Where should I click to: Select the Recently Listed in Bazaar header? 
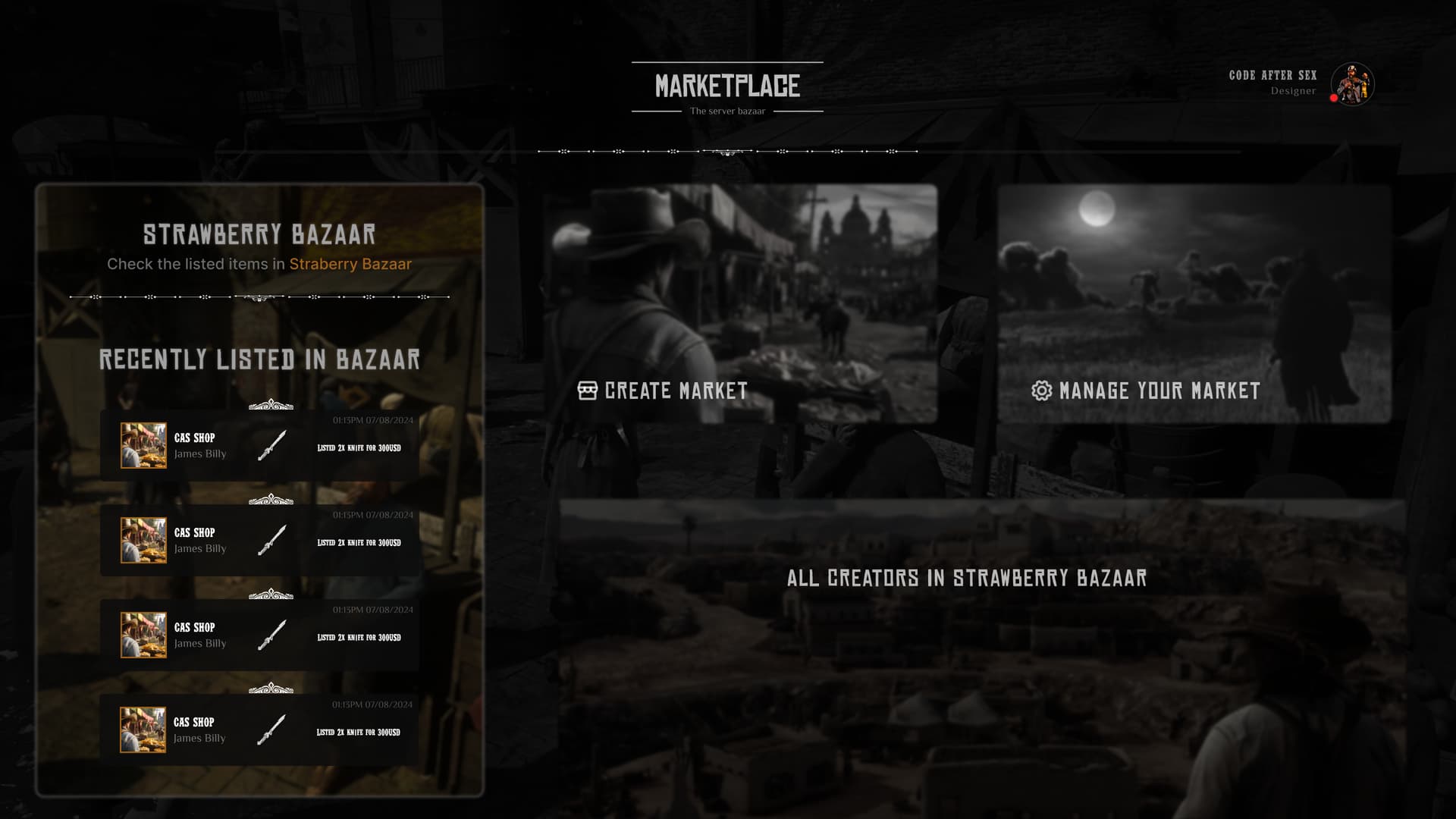[x=260, y=361]
